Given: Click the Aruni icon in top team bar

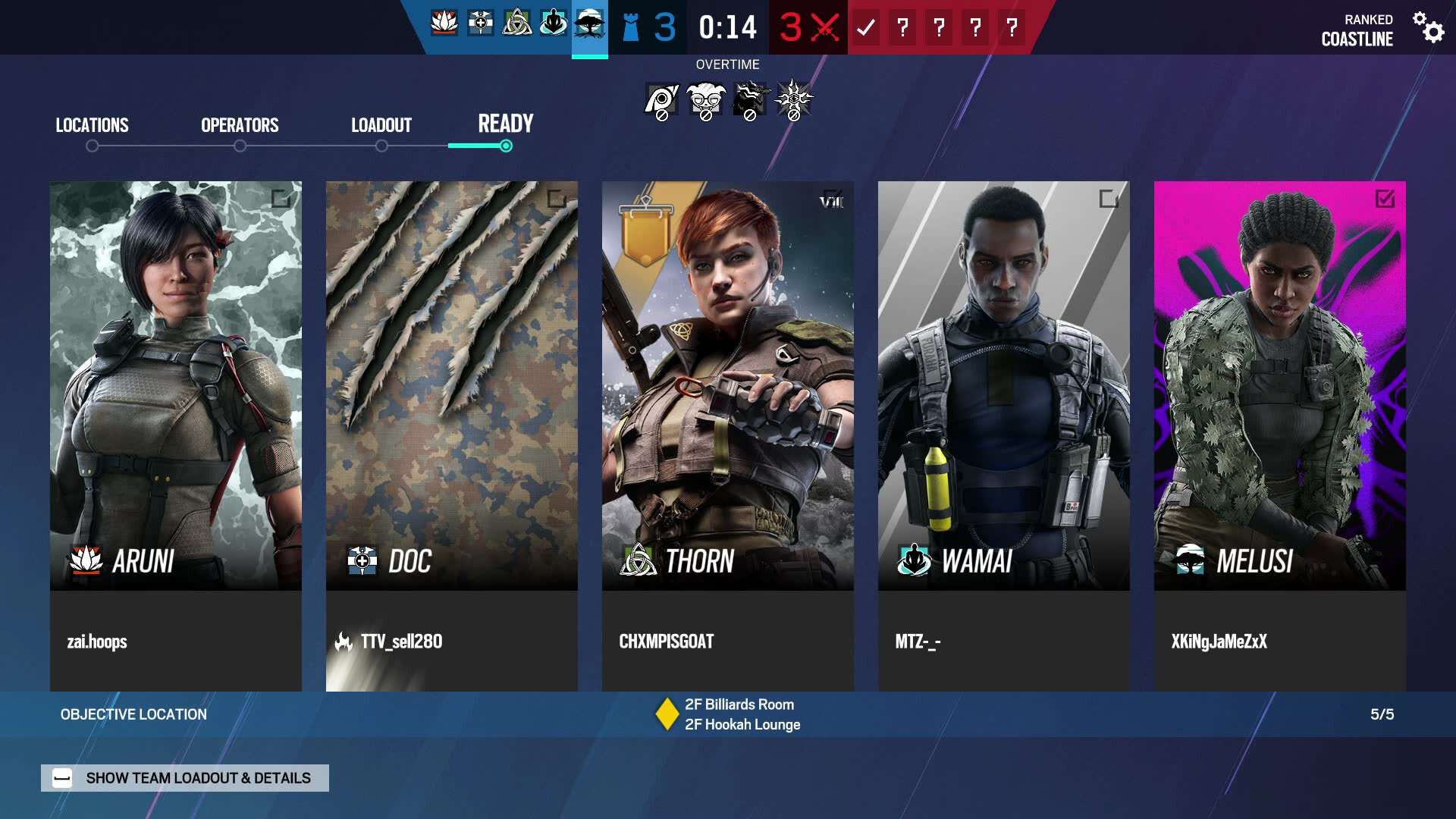Looking at the screenshot, I should (444, 24).
